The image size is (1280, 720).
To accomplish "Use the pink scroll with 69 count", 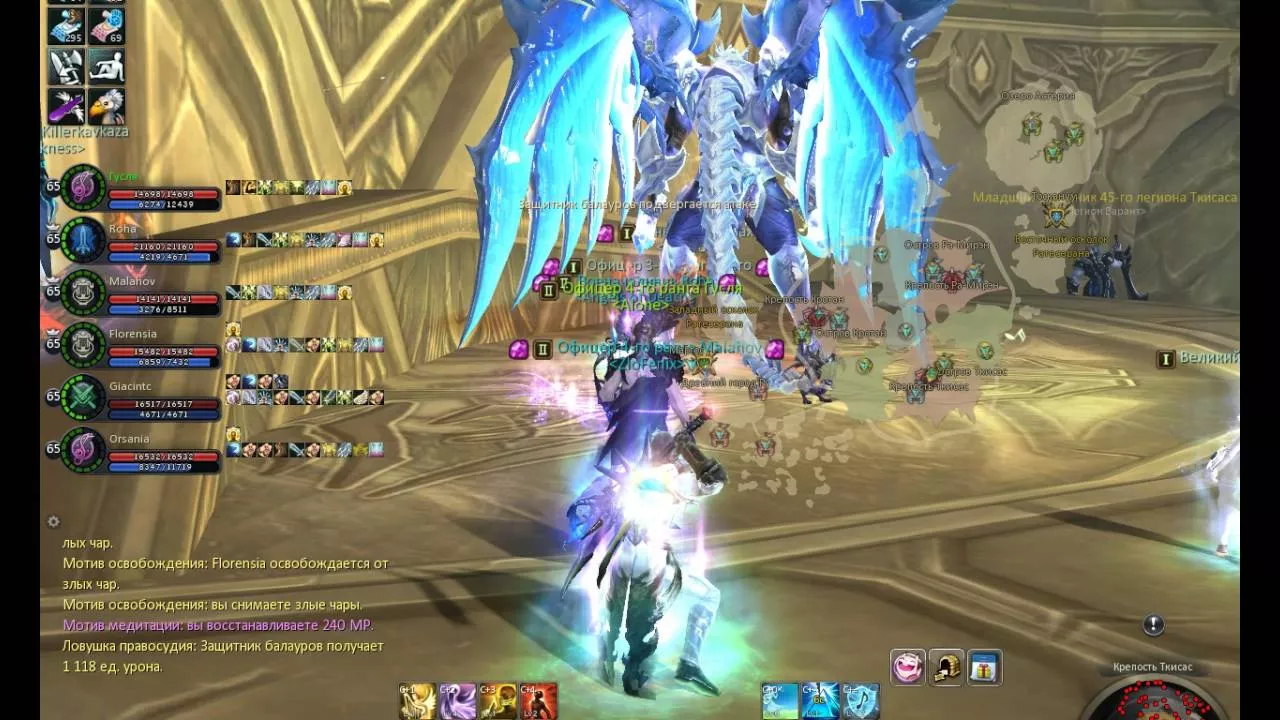I will (x=106, y=28).
